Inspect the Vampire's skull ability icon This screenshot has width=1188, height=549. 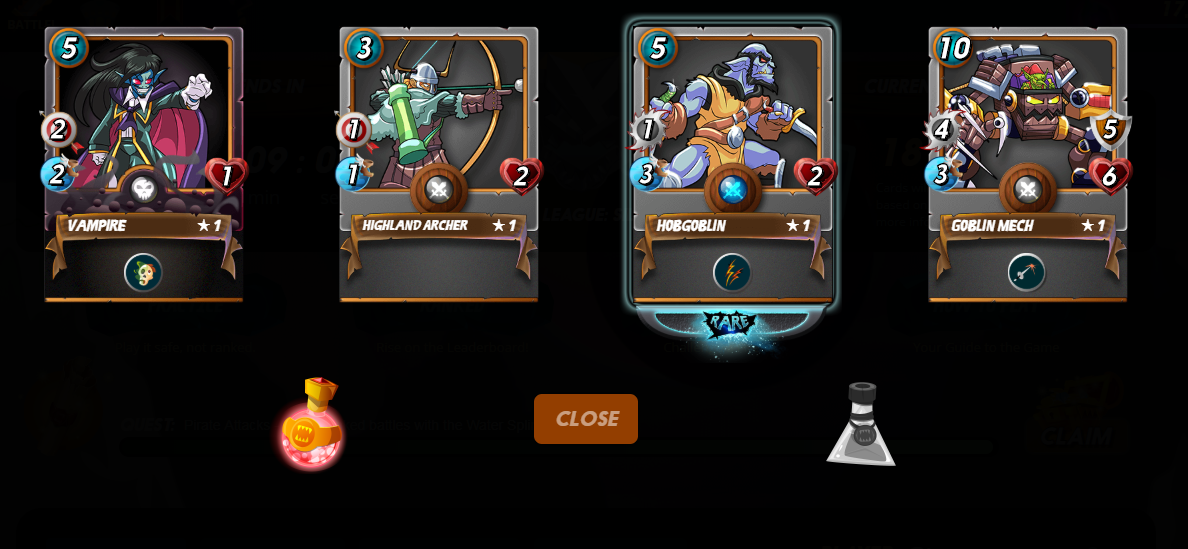pyautogui.click(x=143, y=272)
